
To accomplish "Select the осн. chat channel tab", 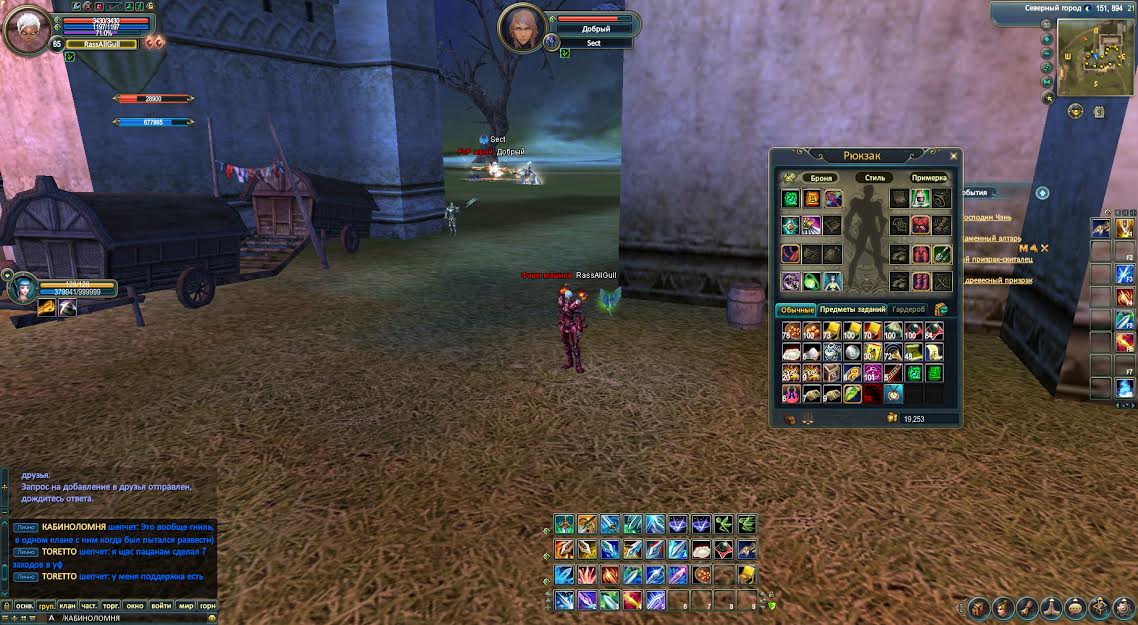I will pyautogui.click(x=25, y=606).
